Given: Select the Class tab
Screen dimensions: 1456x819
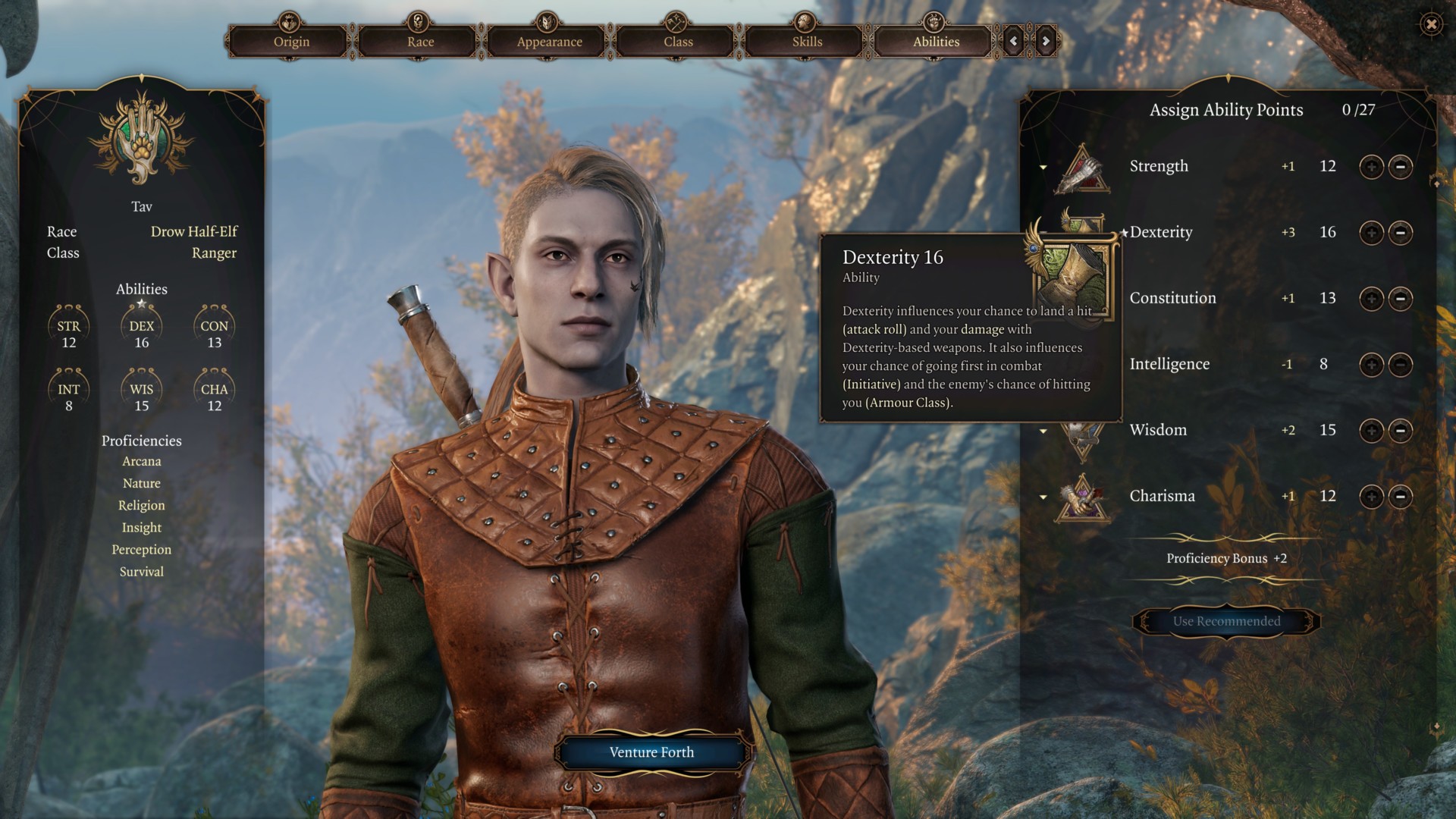Looking at the screenshot, I should (678, 42).
